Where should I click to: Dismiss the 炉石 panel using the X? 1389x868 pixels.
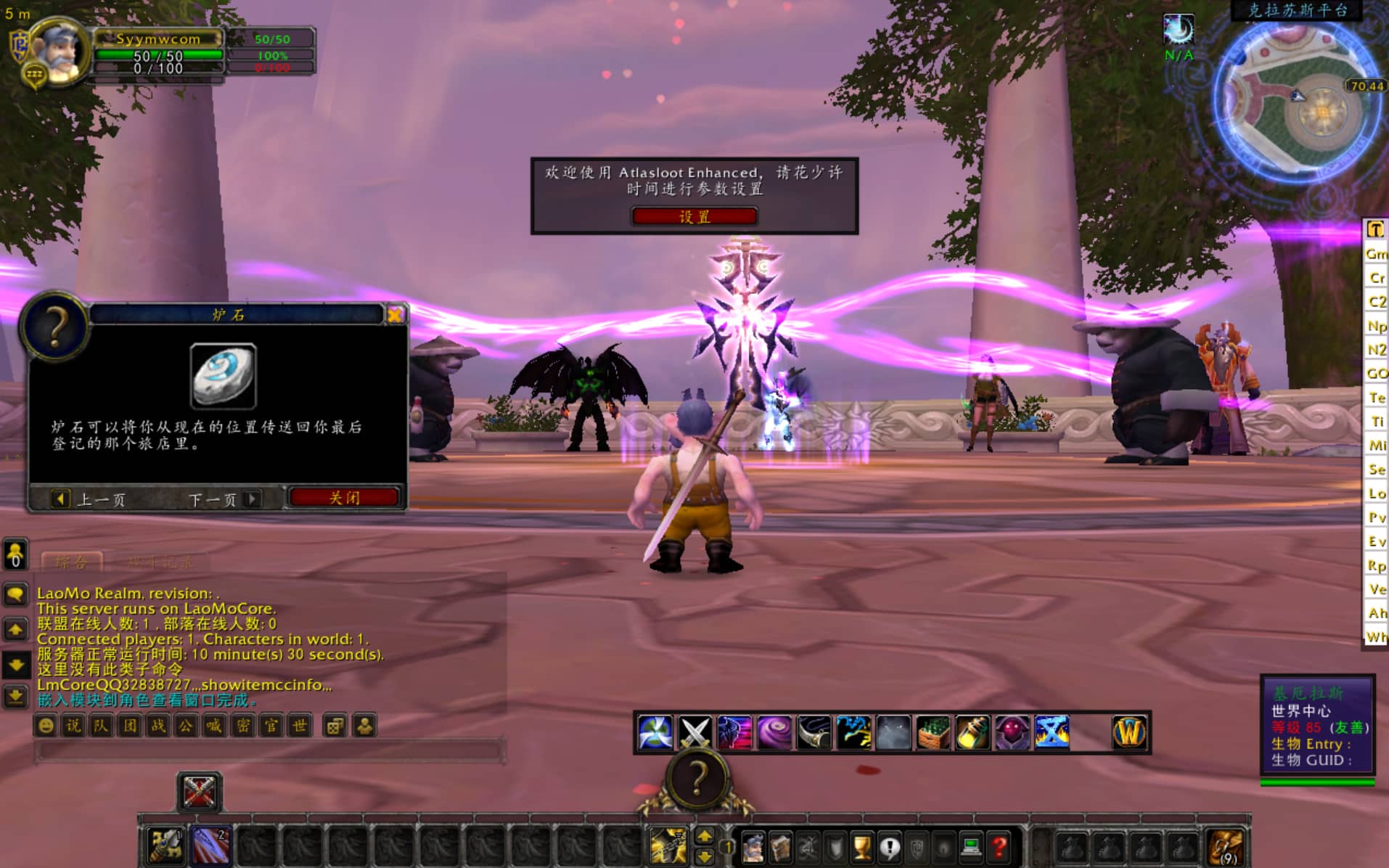[x=396, y=314]
